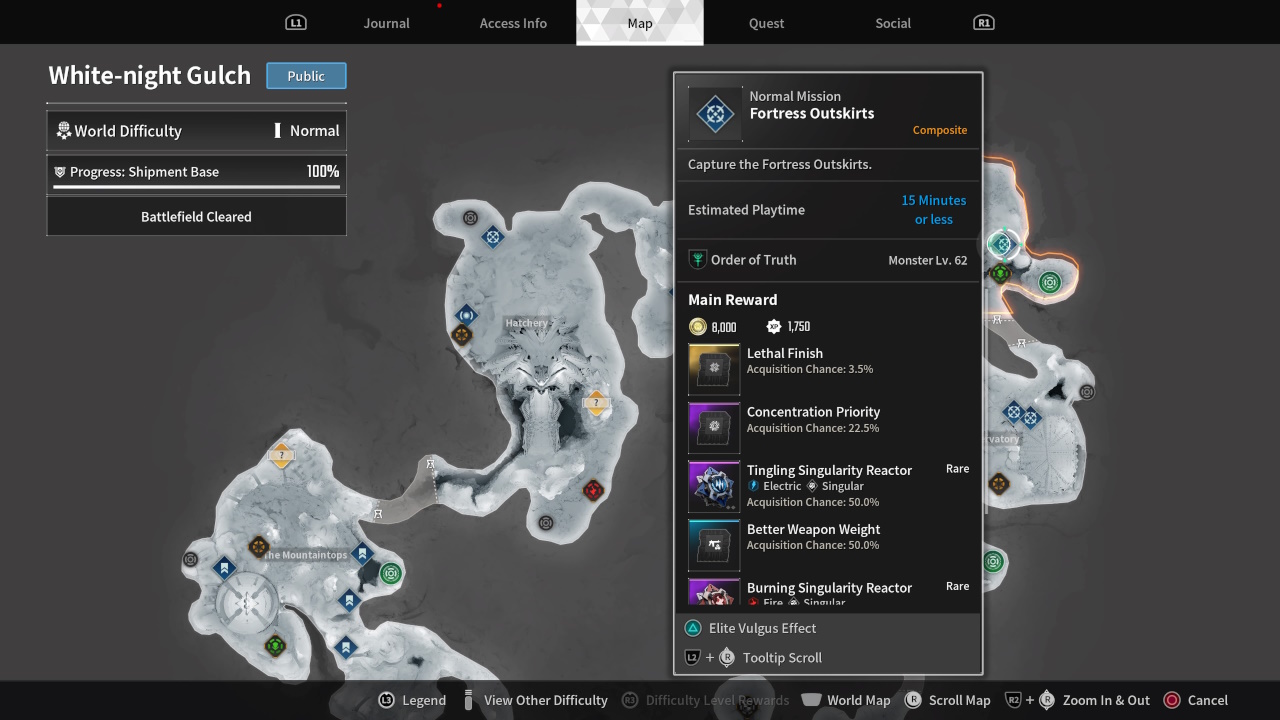
Task: Click the checkpoint gate icon on the mountain pass
Action: pyautogui.click(x=432, y=462)
